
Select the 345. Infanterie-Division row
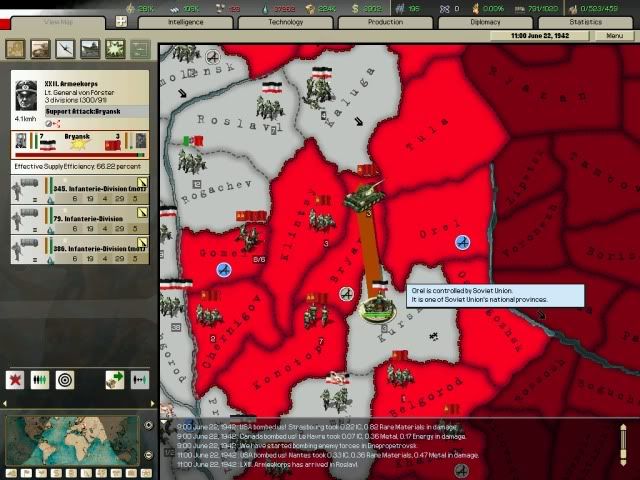point(80,190)
